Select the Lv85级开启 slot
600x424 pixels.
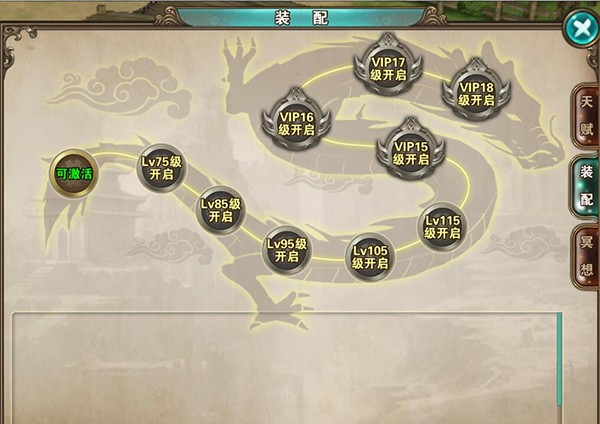coord(221,209)
